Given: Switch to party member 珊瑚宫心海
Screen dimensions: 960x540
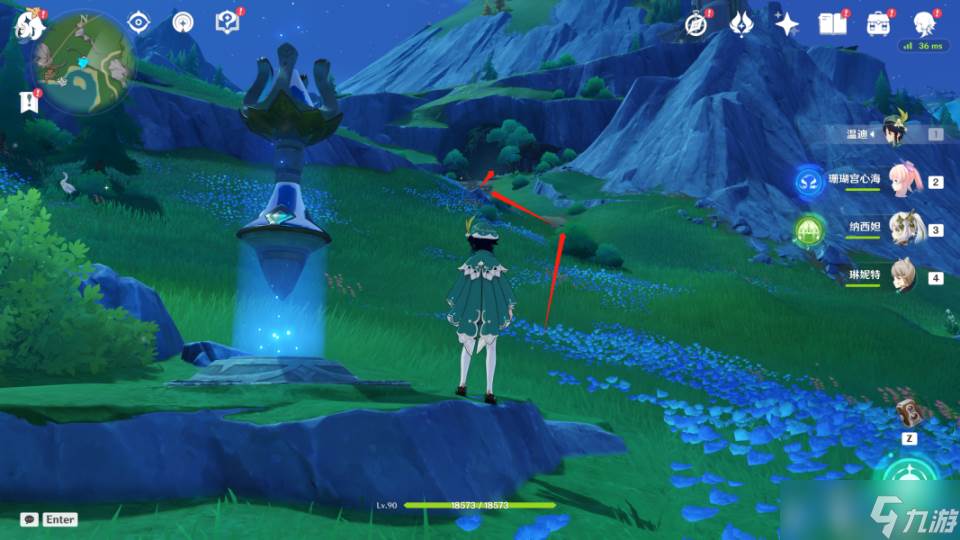Looking at the screenshot, I should pyautogui.click(x=904, y=180).
